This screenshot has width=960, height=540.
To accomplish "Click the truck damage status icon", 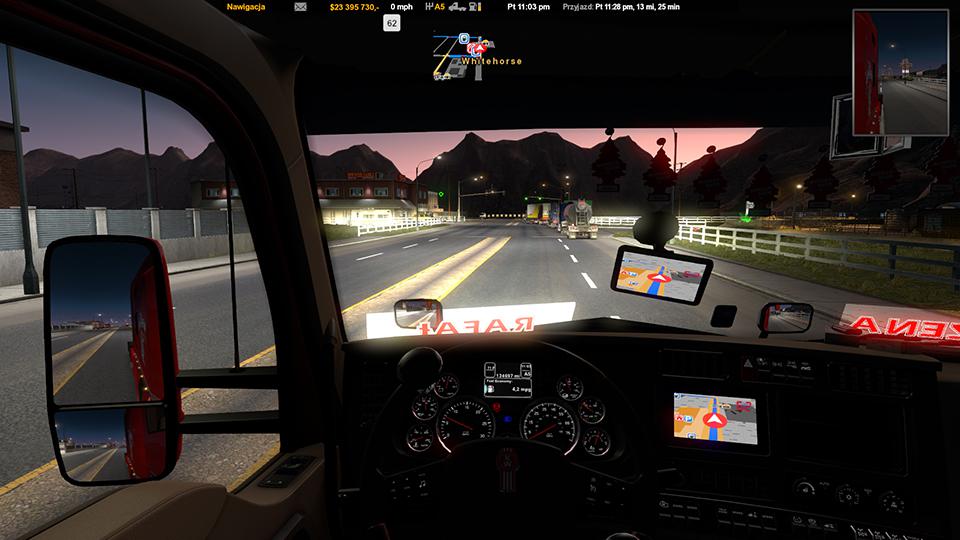I will (x=455, y=6).
